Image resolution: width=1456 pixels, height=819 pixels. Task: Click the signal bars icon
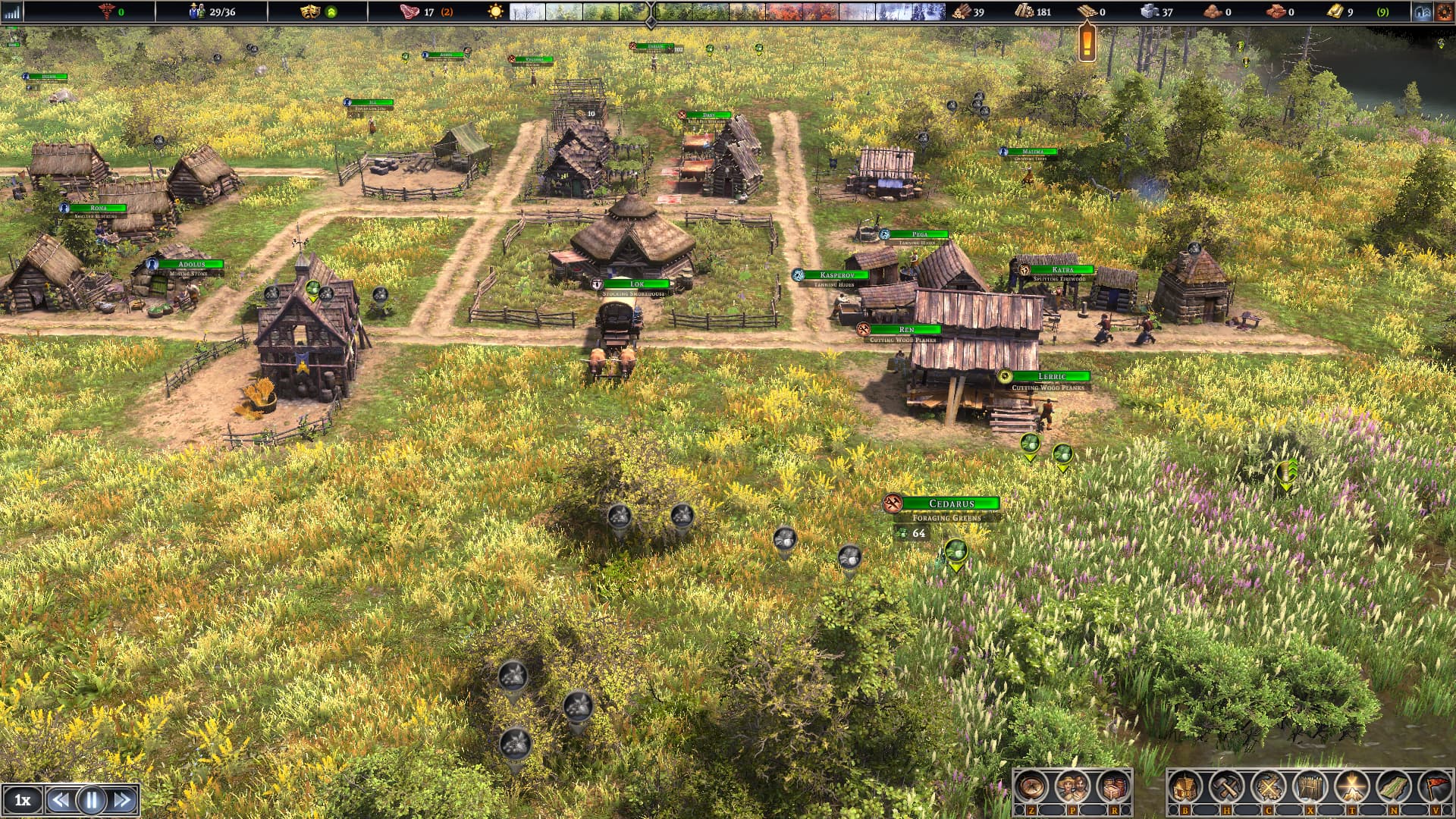click(11, 12)
